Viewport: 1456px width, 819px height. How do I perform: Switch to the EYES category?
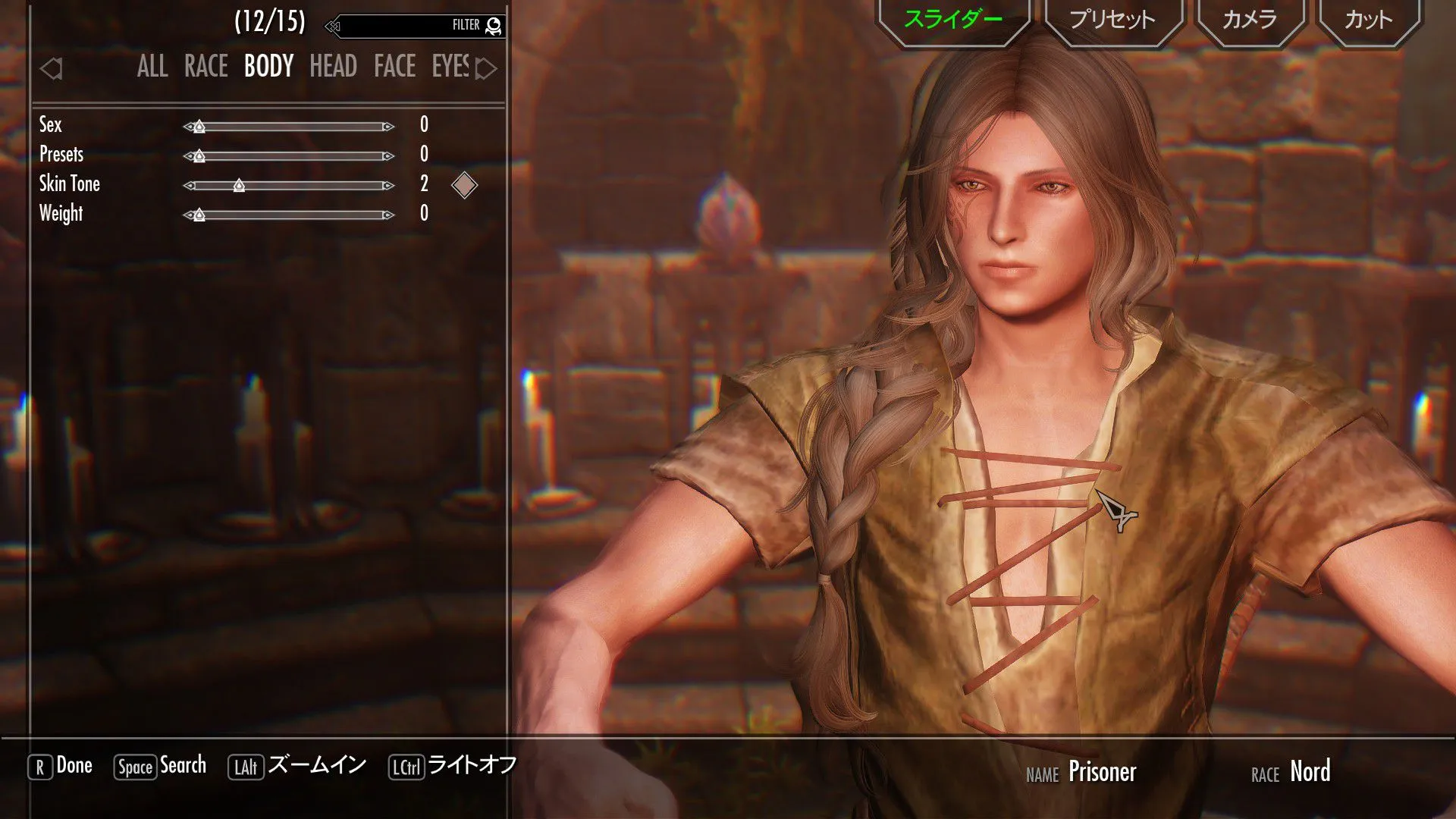[450, 67]
